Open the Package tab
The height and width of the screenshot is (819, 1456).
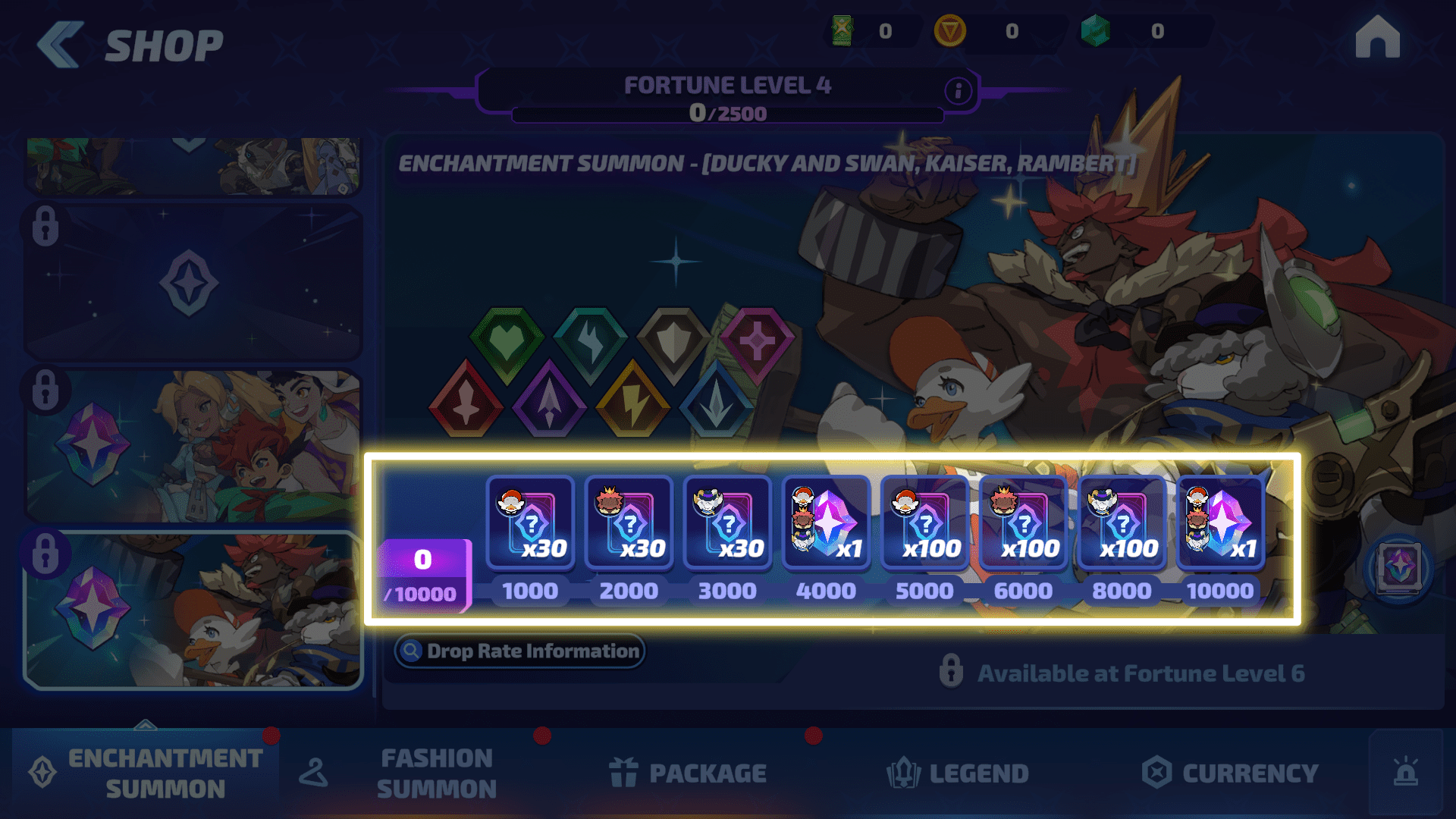pyautogui.click(x=688, y=773)
